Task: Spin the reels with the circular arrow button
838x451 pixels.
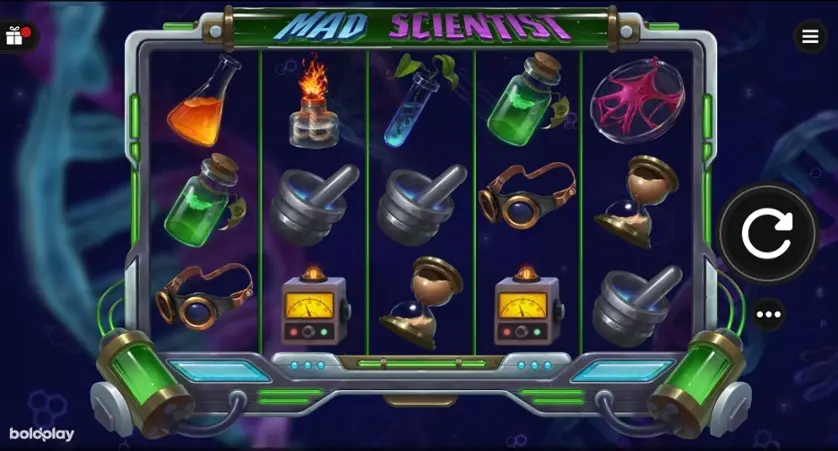Action: (x=767, y=235)
